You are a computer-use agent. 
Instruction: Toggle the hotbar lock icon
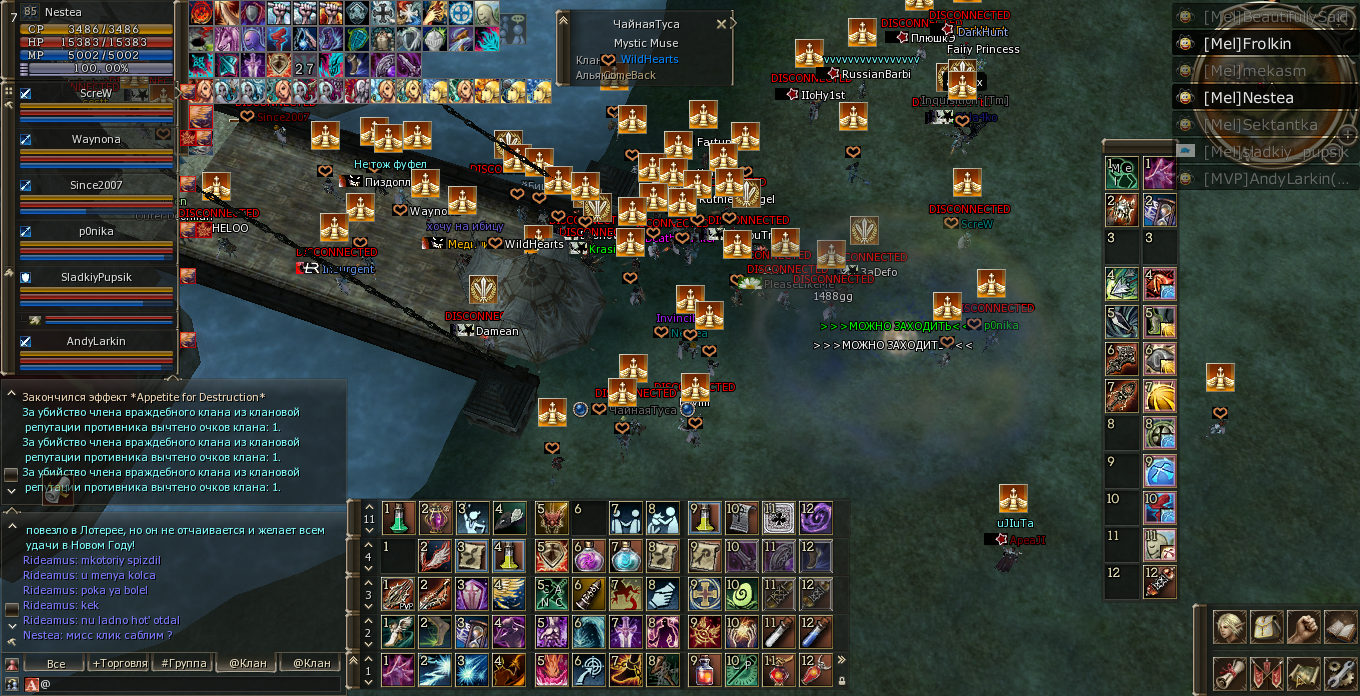(841, 681)
